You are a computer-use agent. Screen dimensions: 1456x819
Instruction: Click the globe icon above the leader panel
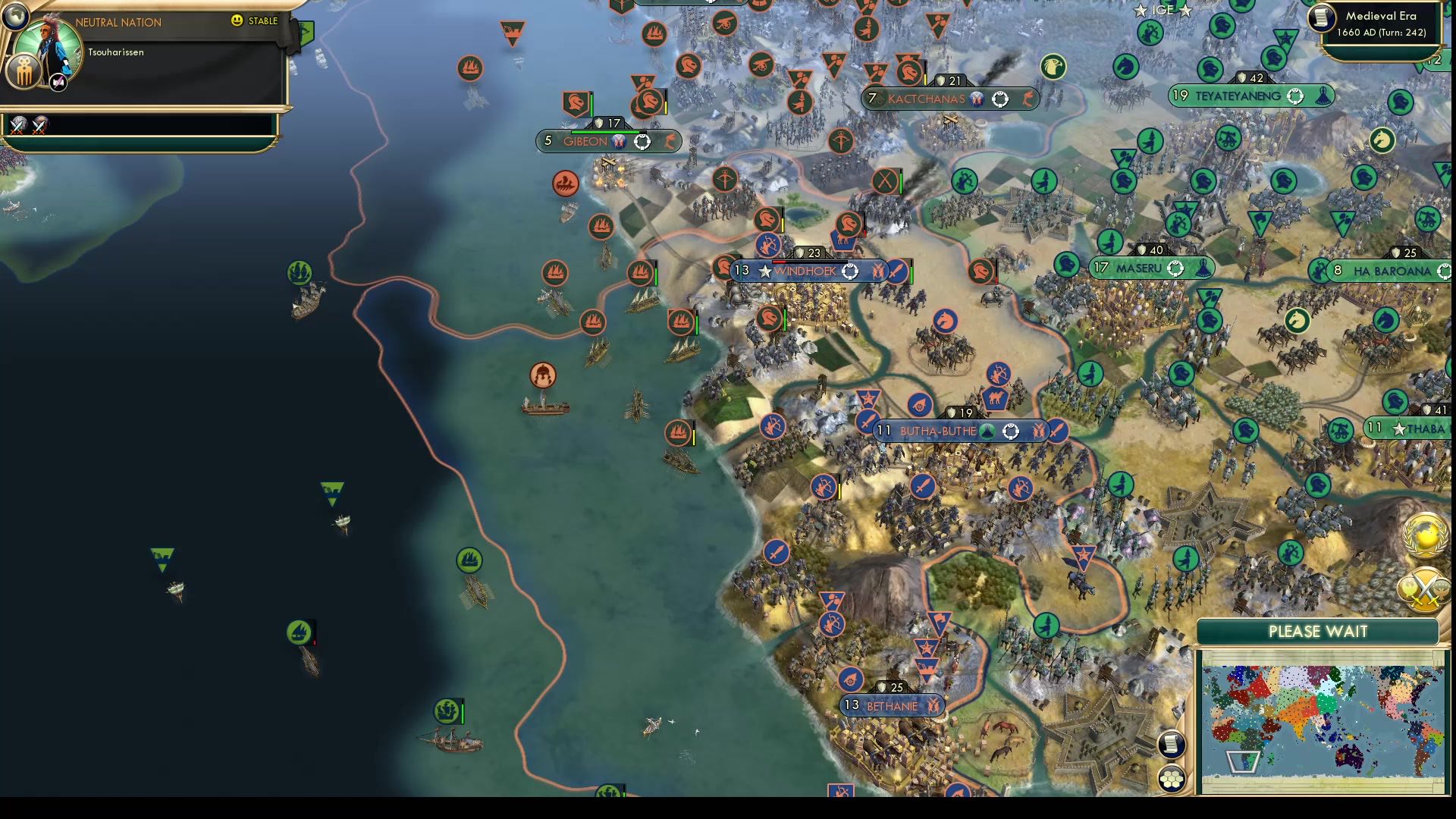(15, 17)
